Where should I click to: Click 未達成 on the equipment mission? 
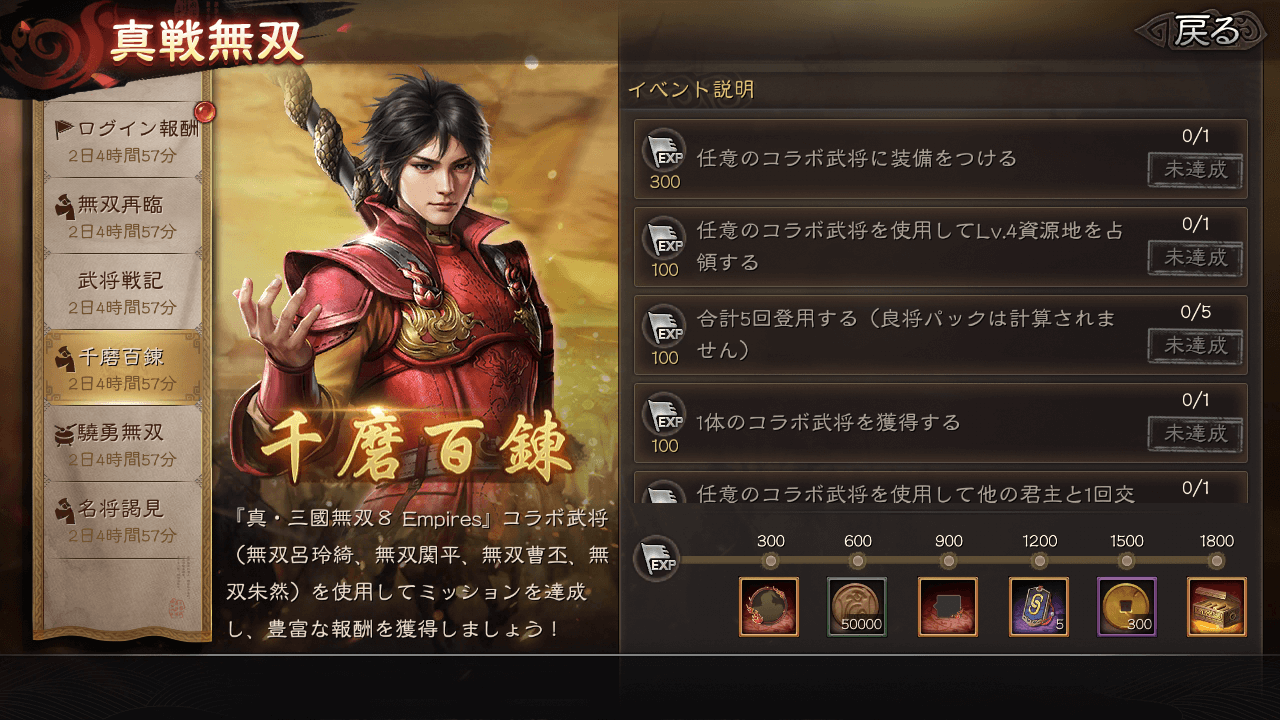point(1195,172)
